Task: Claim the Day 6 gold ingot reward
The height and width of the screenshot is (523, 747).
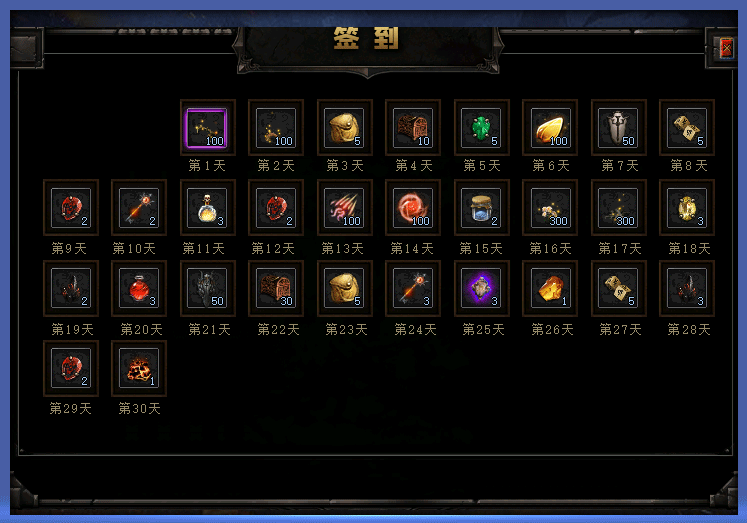Action: 550,128
